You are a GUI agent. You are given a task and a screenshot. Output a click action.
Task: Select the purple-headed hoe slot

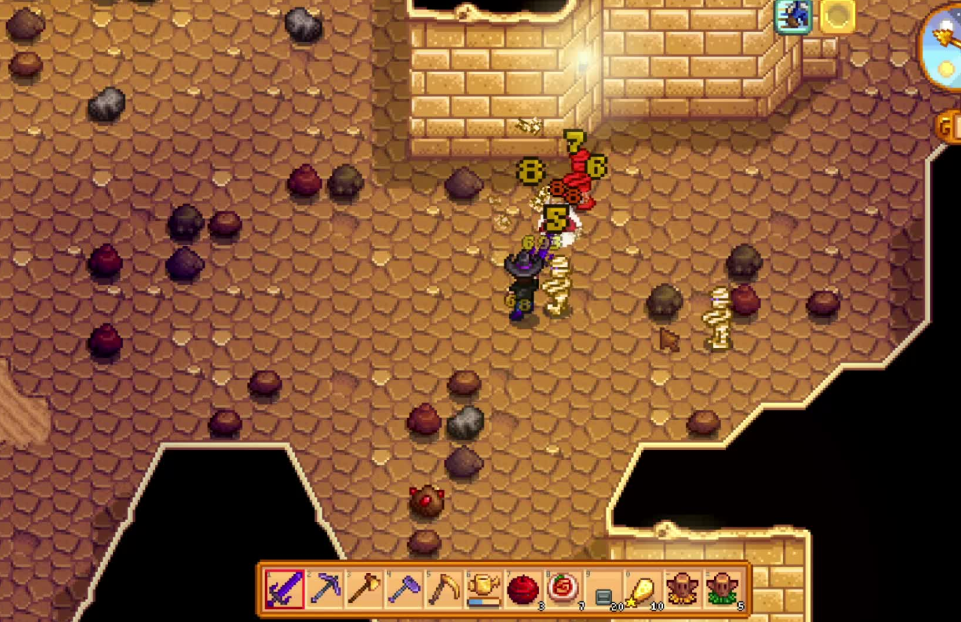[404, 590]
